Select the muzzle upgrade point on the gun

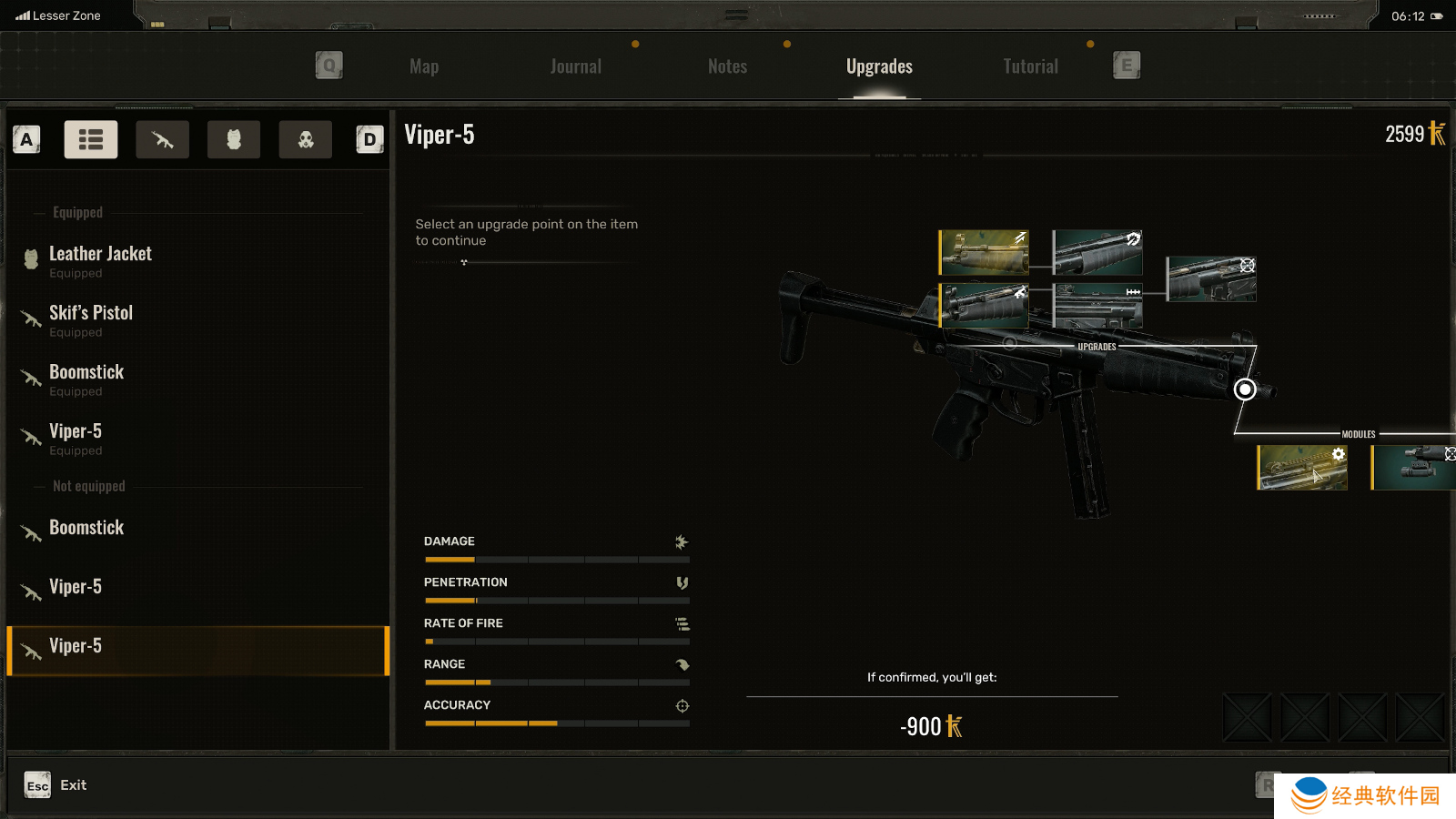pos(1245,389)
